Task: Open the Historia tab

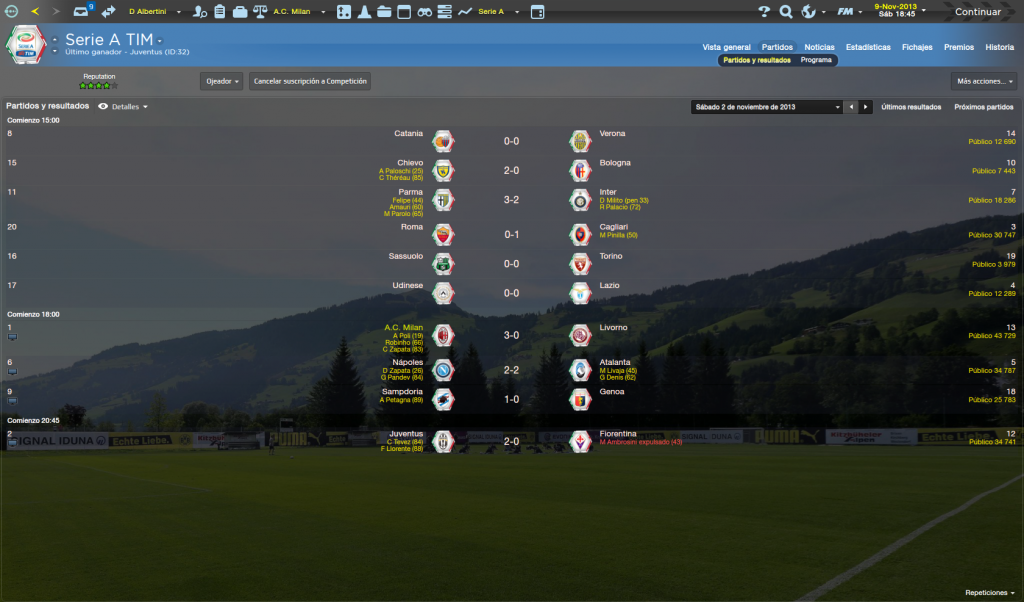Action: 999,47
